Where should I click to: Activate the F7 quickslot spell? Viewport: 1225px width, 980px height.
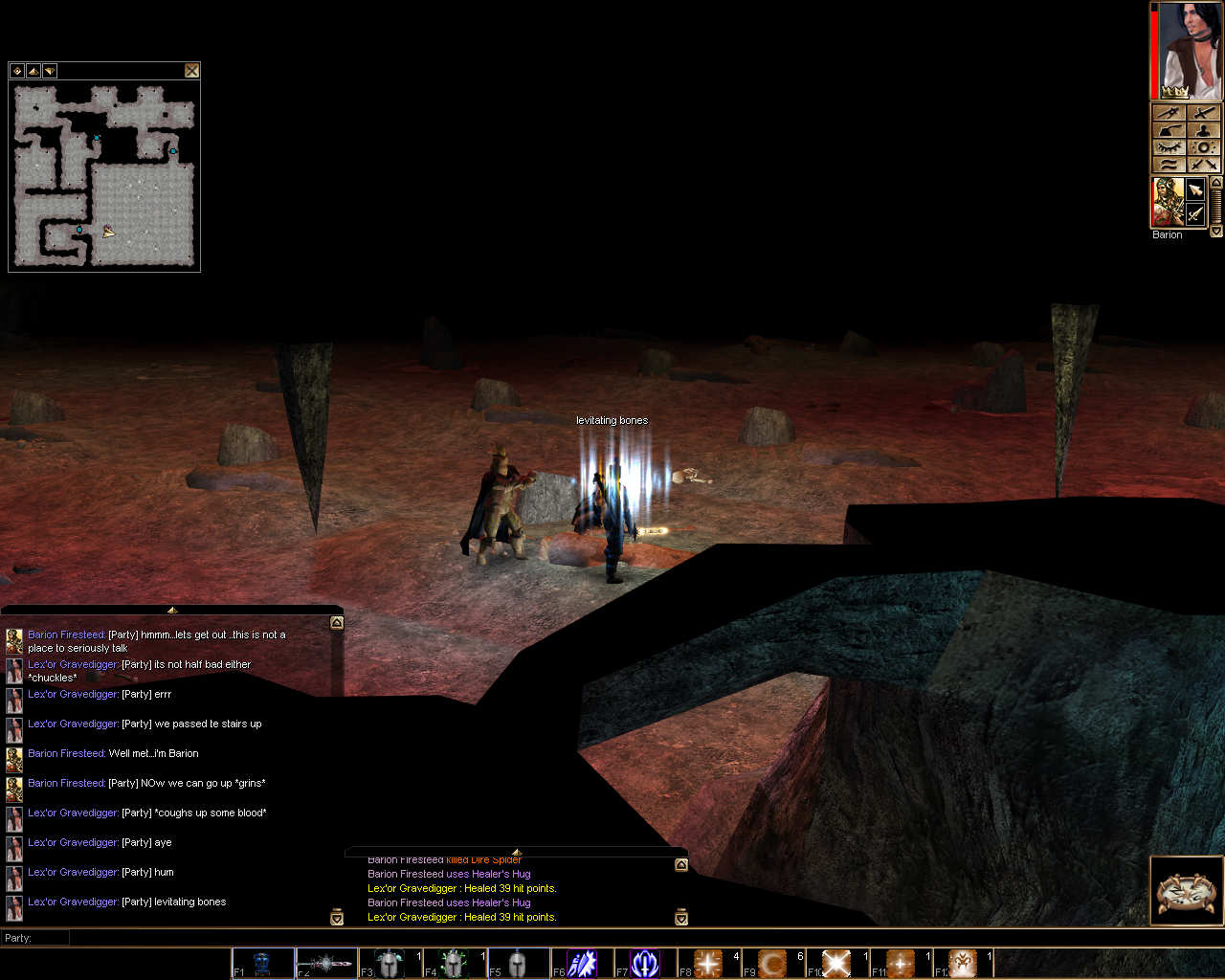click(x=643, y=963)
